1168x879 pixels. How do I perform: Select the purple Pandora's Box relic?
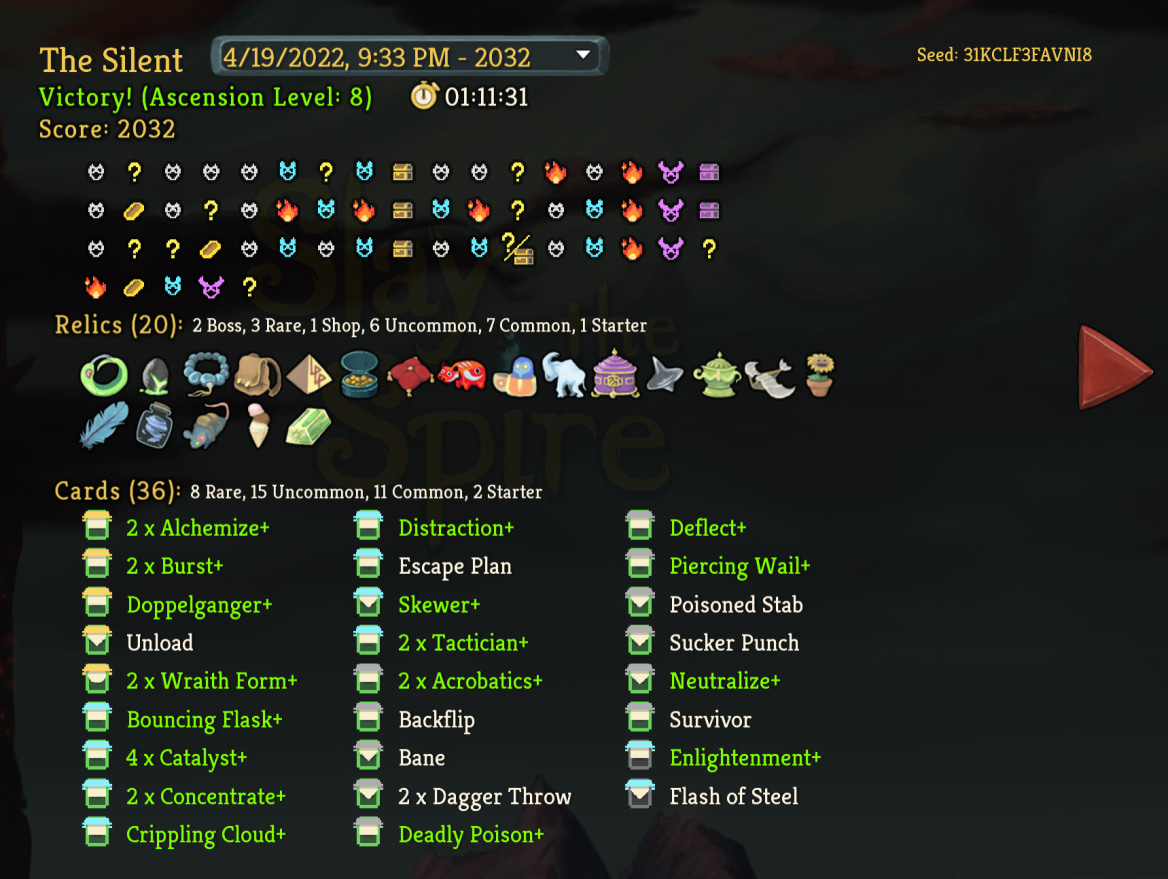pos(615,376)
